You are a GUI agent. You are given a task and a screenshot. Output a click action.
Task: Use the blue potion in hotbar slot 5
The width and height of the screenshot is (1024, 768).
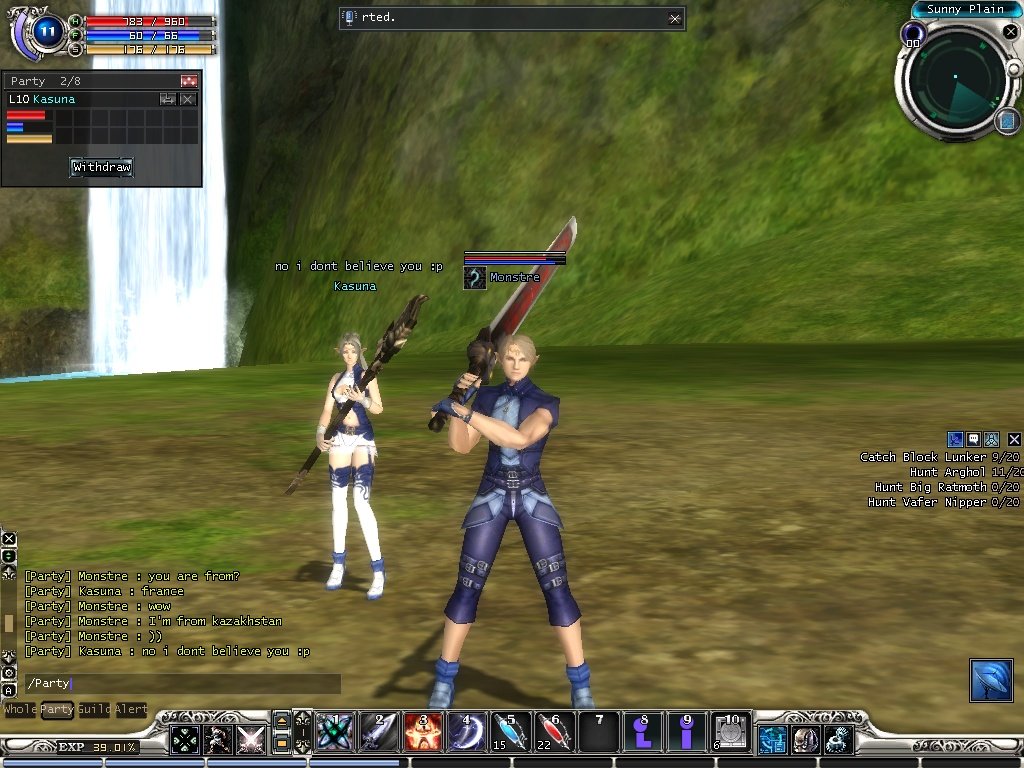coord(511,732)
